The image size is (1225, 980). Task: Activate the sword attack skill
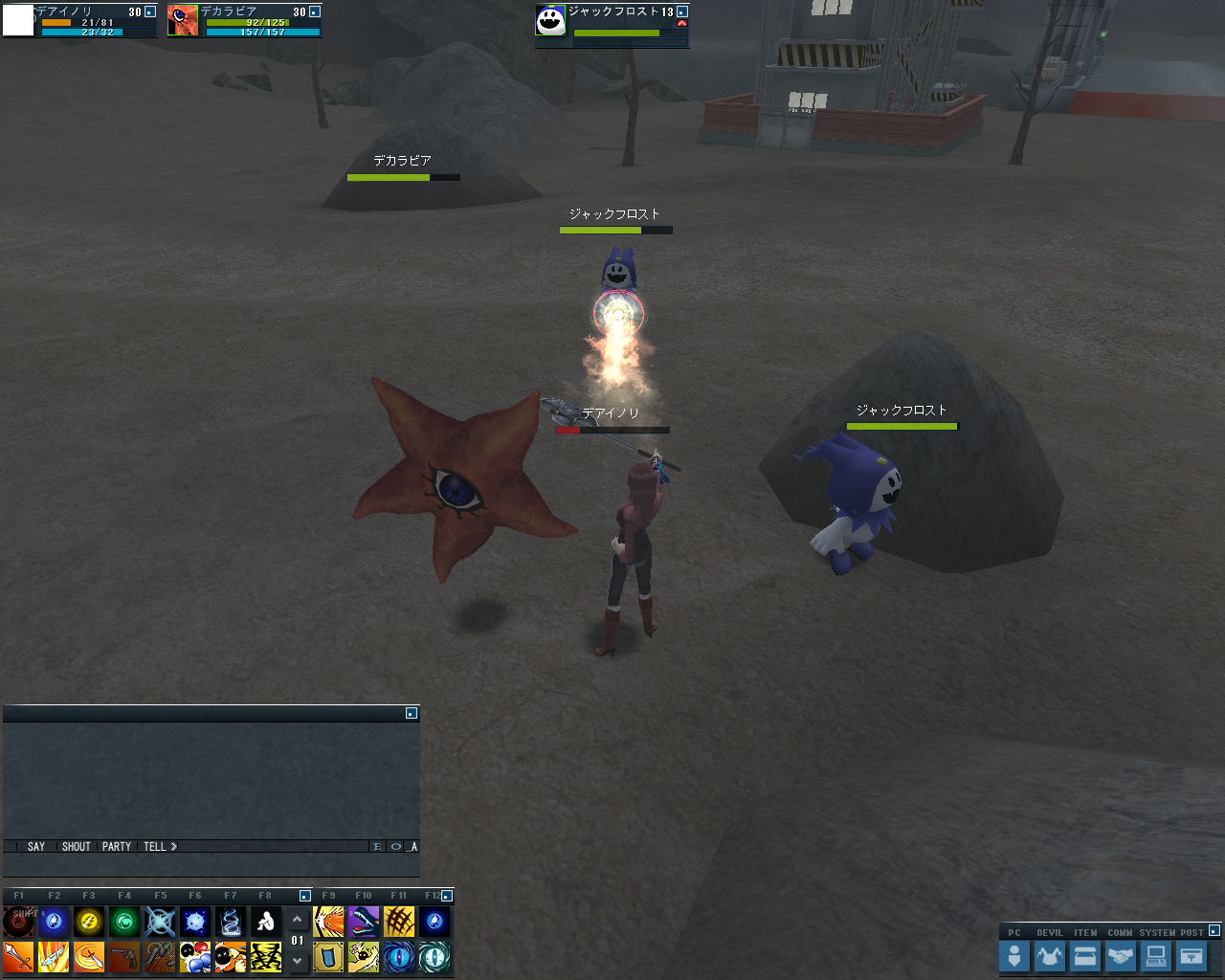(x=18, y=957)
